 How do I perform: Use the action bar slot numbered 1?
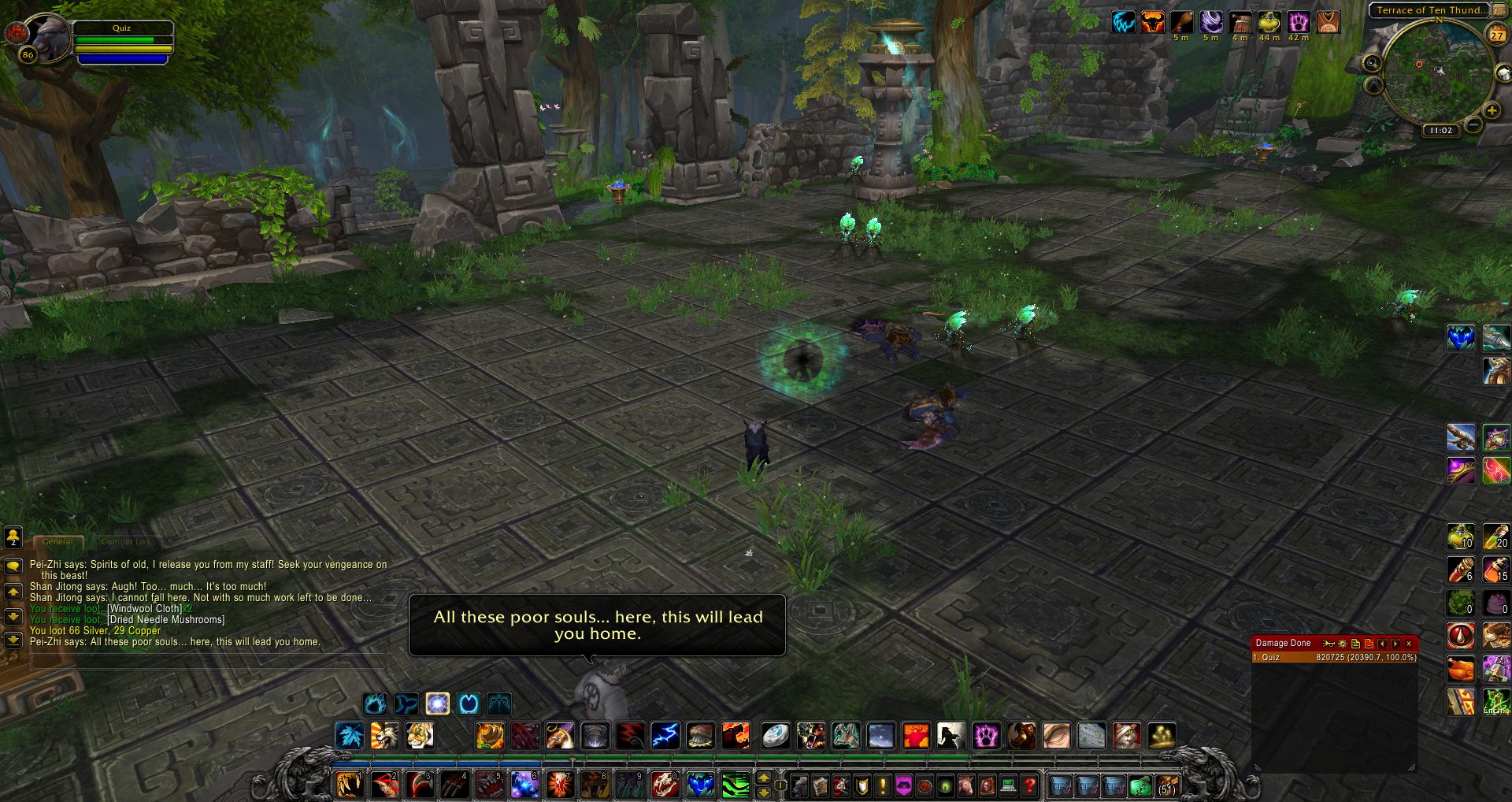pyautogui.click(x=349, y=785)
